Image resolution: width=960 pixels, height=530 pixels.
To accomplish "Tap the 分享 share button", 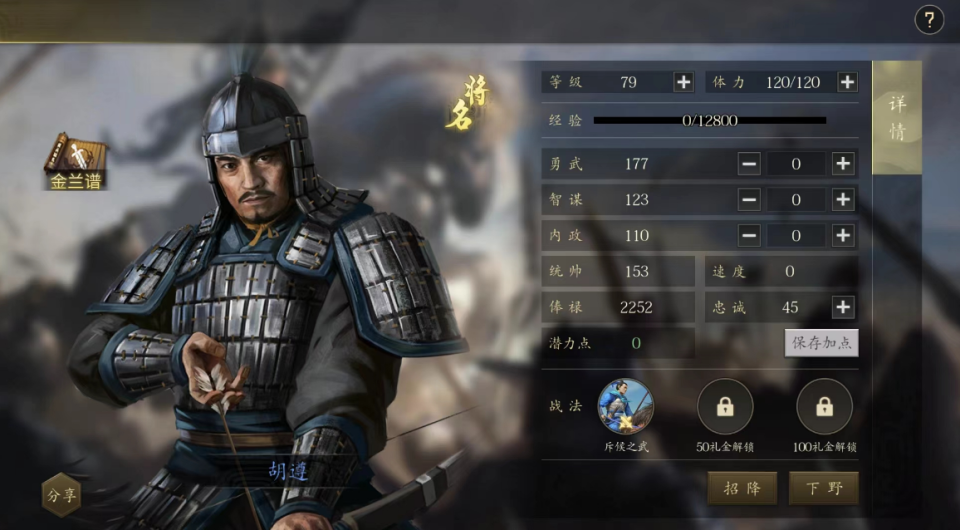I will (61, 494).
